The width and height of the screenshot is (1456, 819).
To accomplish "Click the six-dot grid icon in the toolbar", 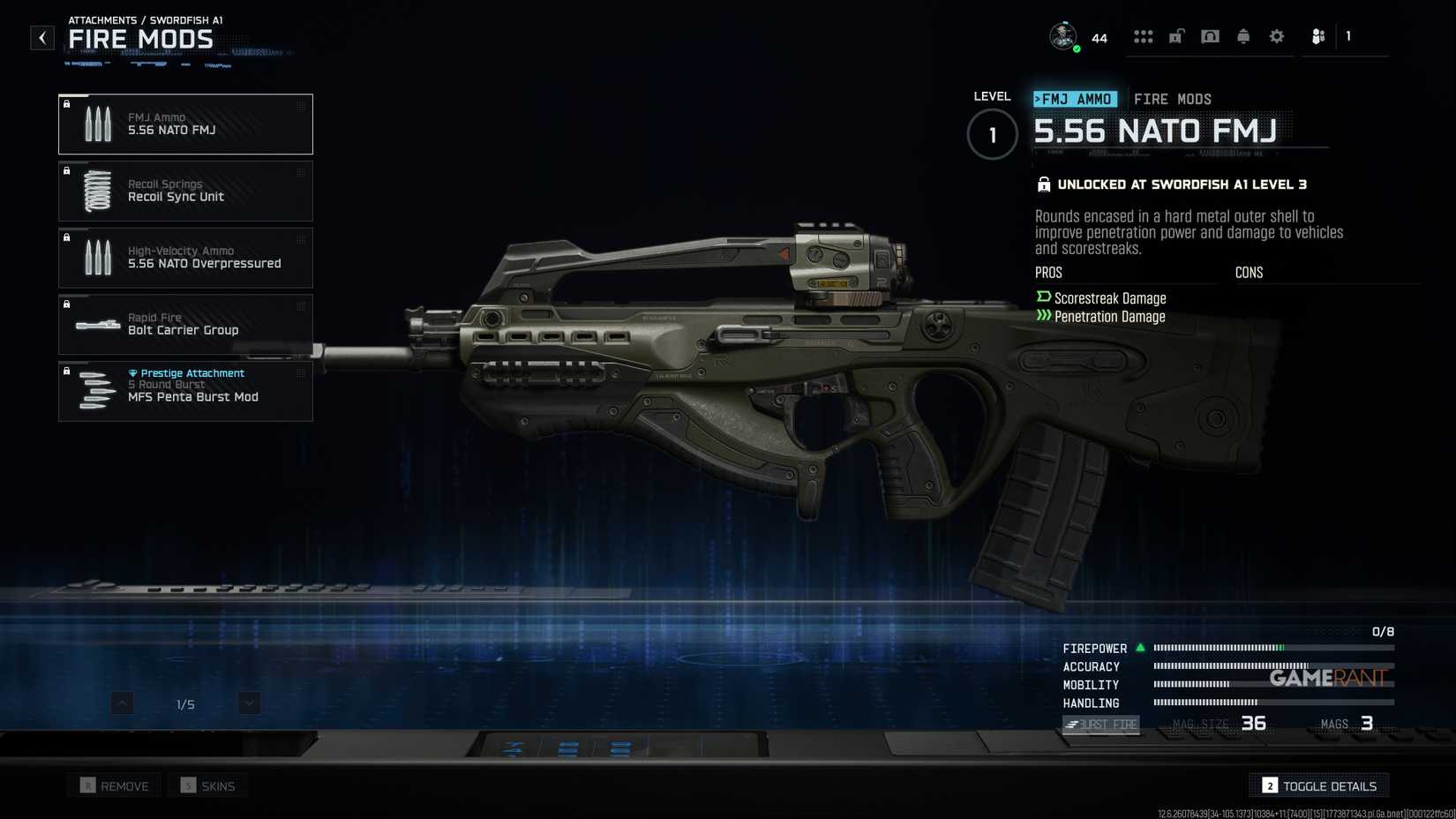I will (x=1144, y=36).
